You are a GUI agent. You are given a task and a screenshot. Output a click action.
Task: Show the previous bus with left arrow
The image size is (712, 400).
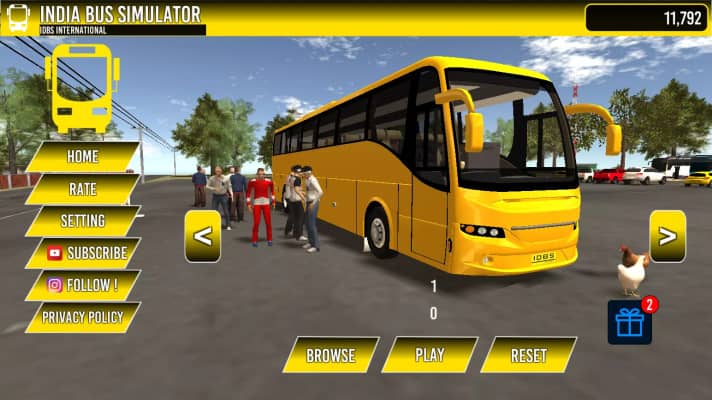tap(203, 236)
